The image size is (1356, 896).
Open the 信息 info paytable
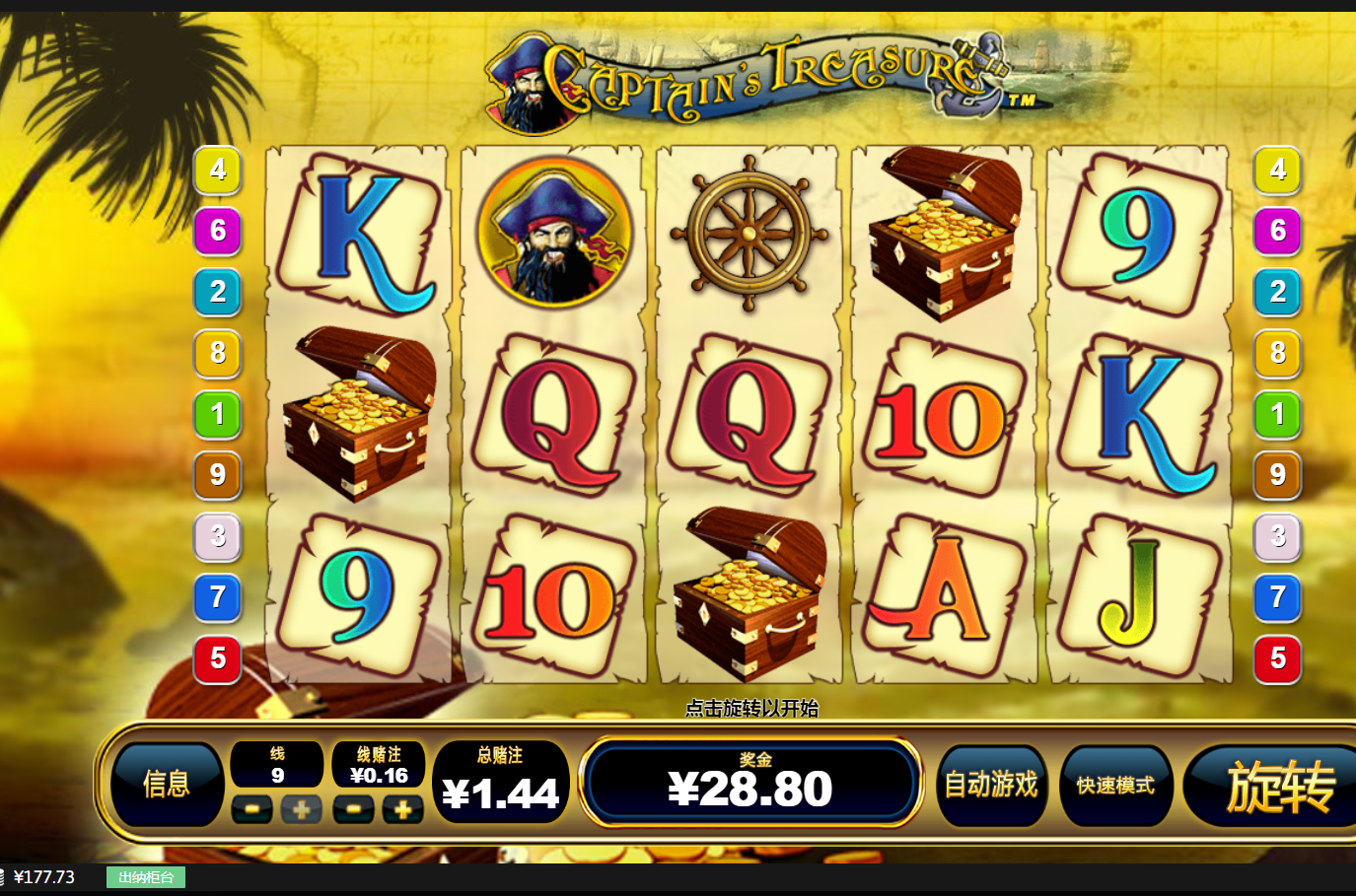pyautogui.click(x=166, y=785)
